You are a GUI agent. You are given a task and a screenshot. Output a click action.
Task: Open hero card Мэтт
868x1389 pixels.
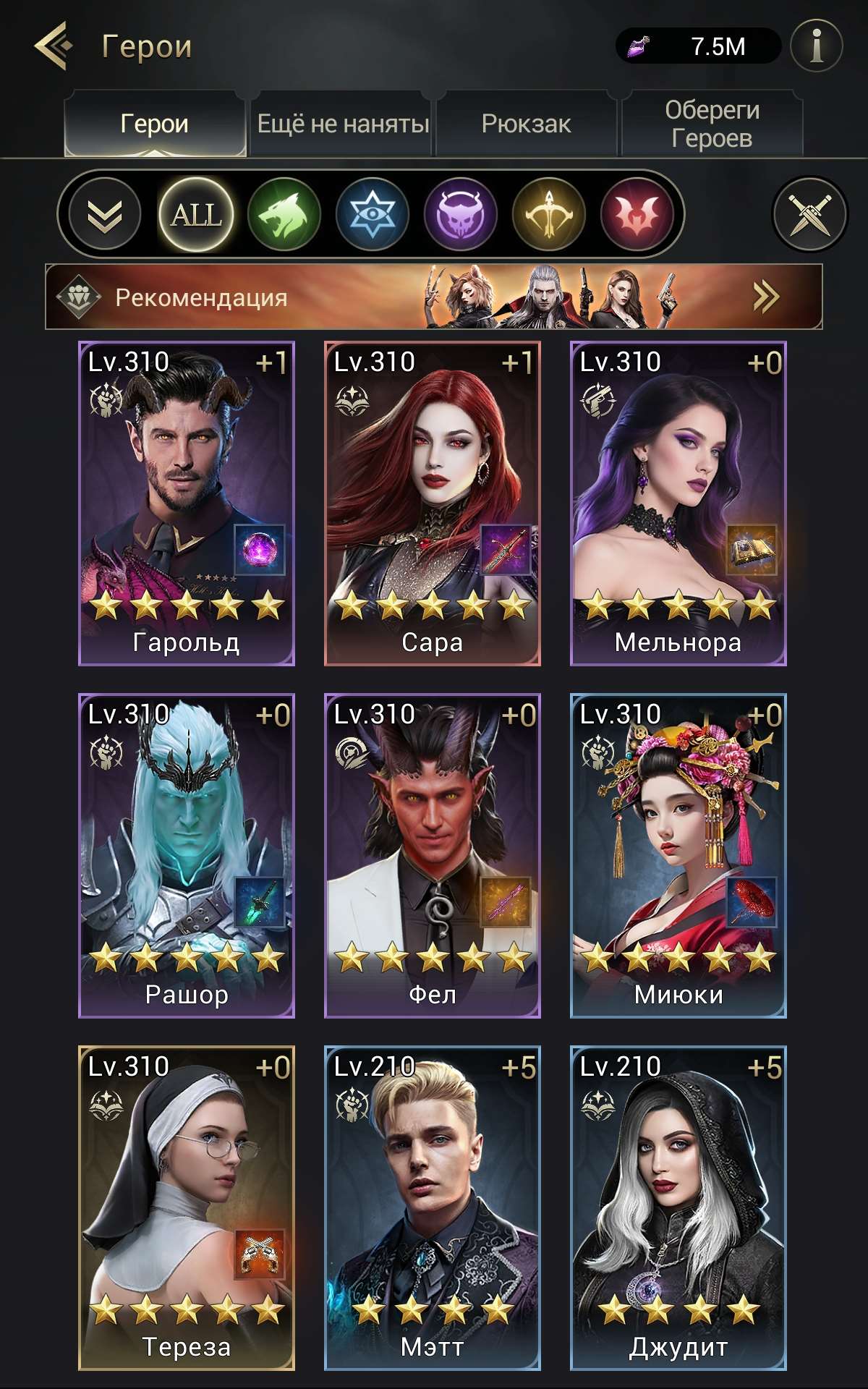coord(433,1208)
